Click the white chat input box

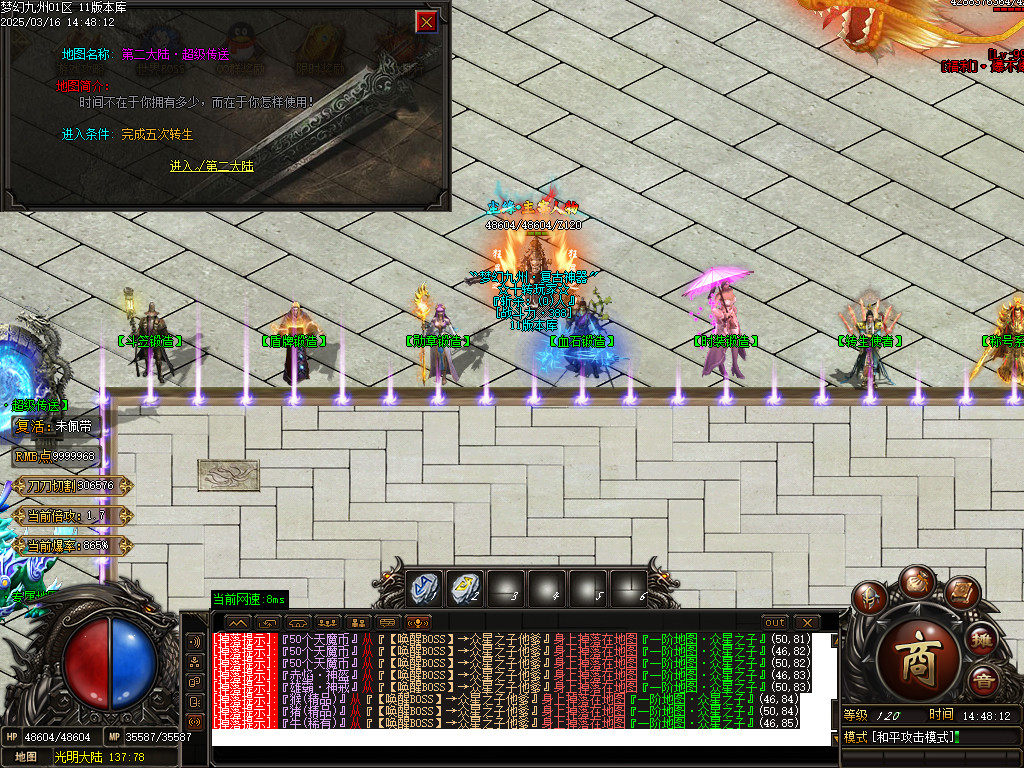point(520,738)
